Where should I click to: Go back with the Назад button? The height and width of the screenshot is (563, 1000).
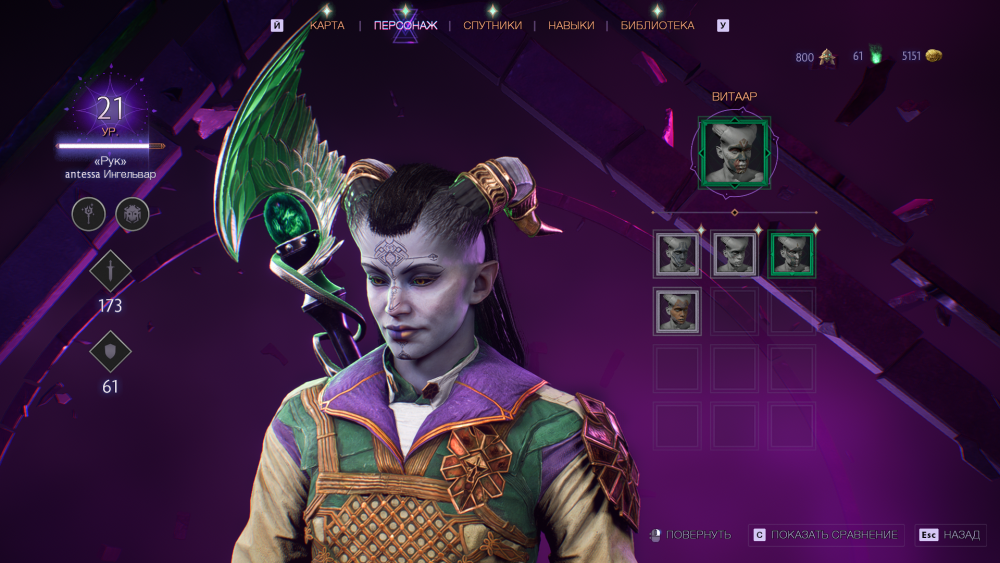coord(950,535)
